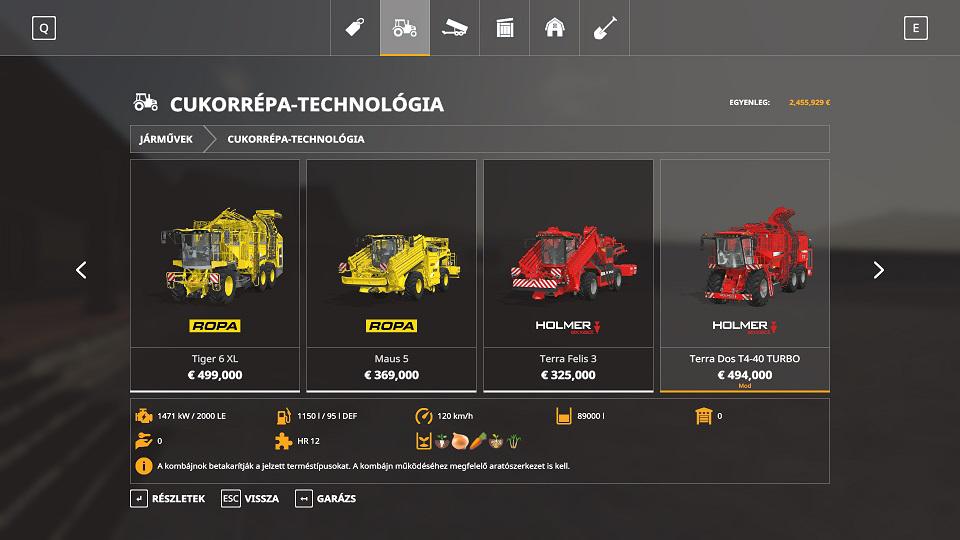Return to the JÁRMŰVEK breadcrumb category

coord(166,139)
